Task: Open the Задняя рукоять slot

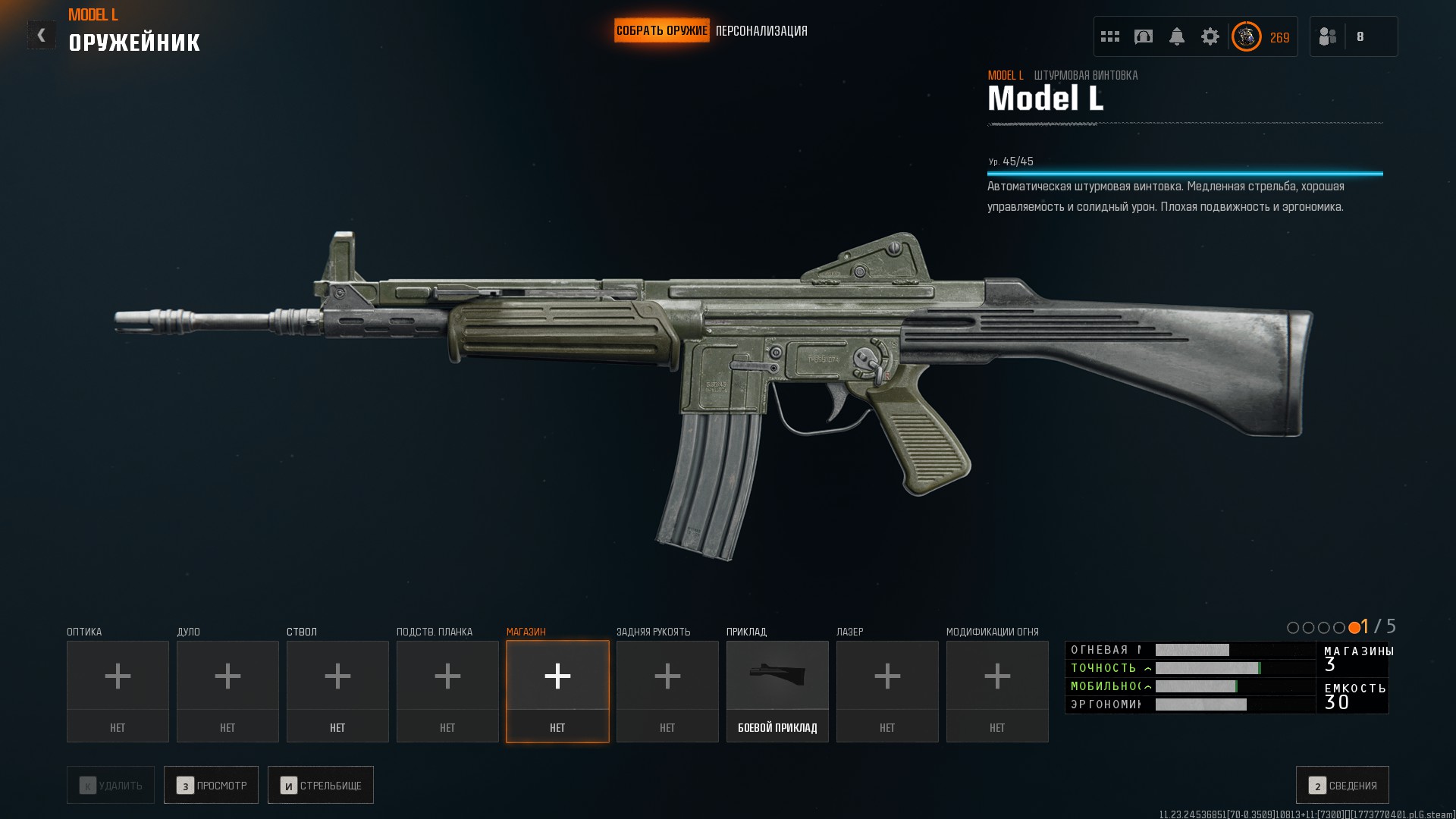Action: coord(667,691)
